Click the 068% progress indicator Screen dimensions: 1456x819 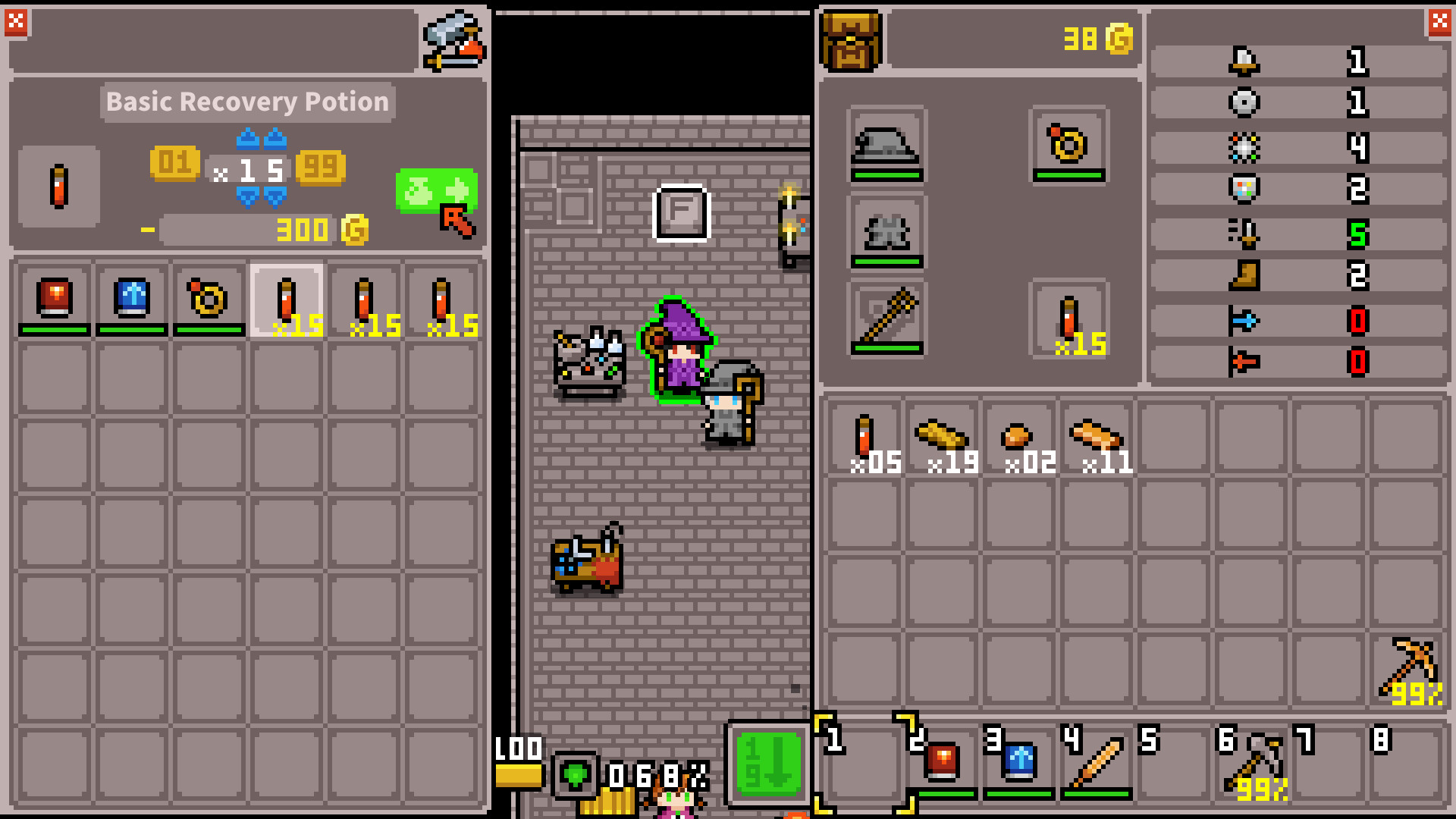tap(657, 775)
